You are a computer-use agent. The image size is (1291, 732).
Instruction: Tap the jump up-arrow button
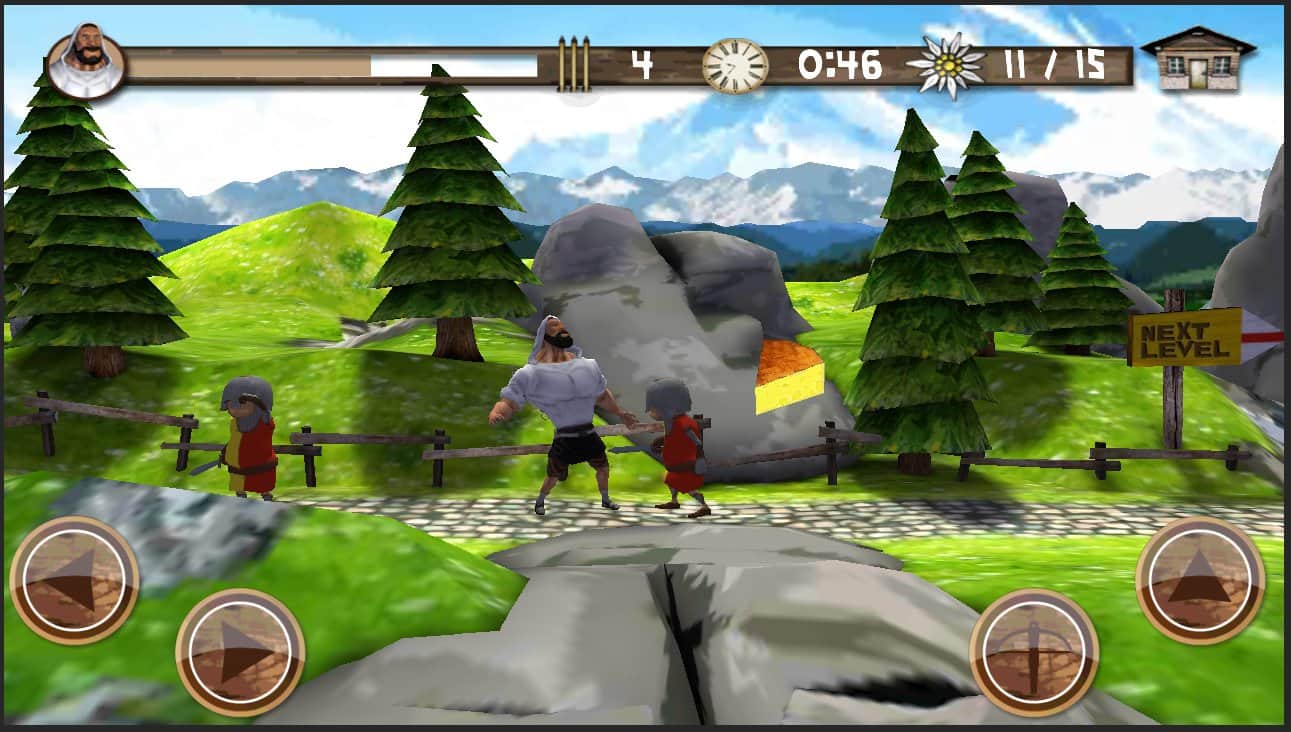click(x=1200, y=580)
